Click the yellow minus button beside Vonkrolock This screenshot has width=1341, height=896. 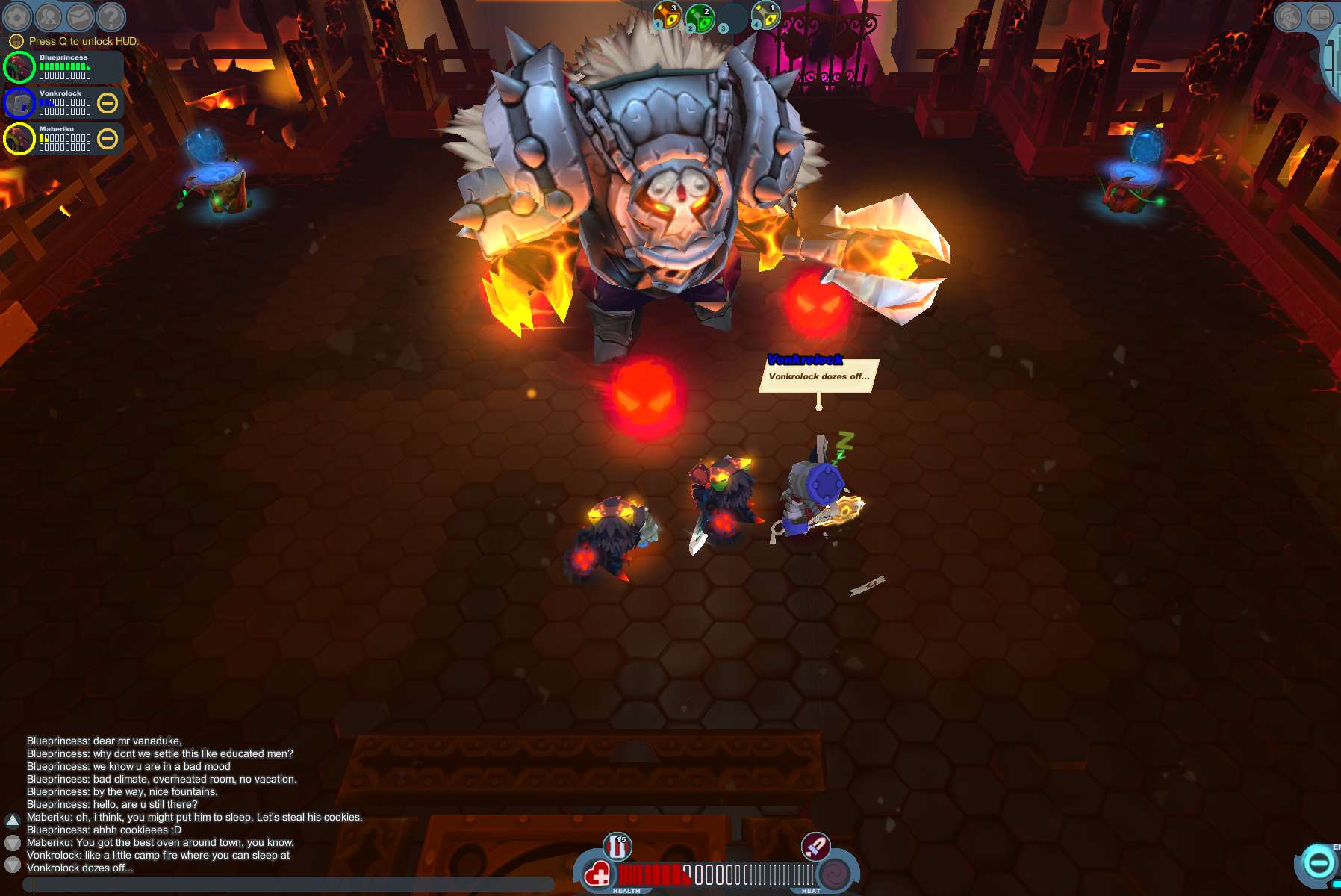(x=108, y=103)
